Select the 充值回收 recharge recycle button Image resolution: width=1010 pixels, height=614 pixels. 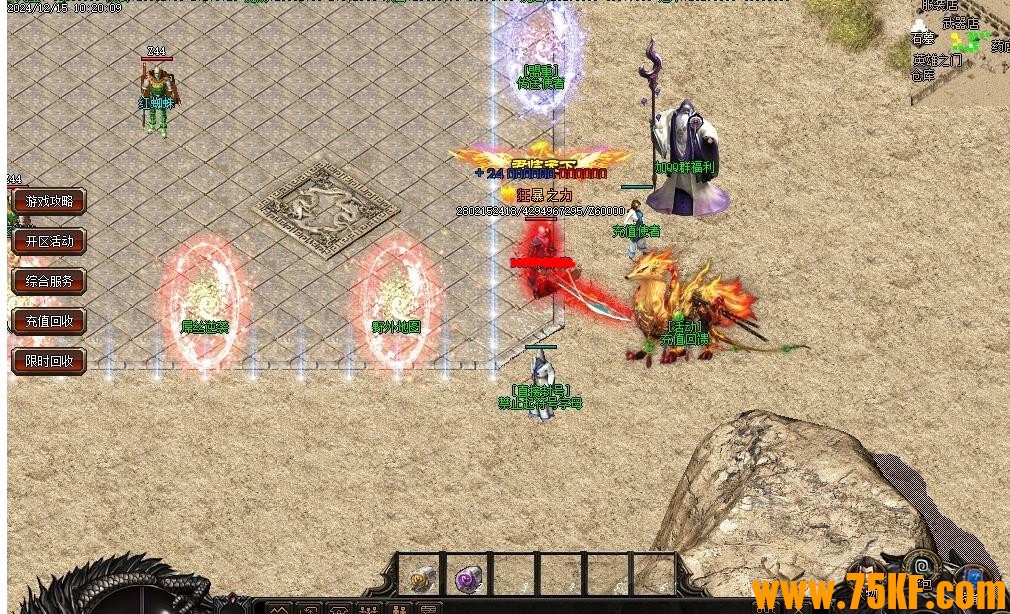pos(49,321)
